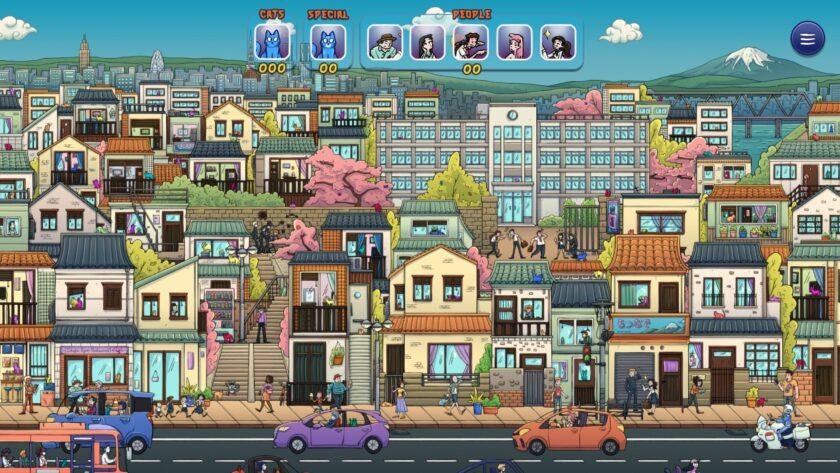Select the Special blue cat icon
The image size is (840, 473).
(328, 42)
